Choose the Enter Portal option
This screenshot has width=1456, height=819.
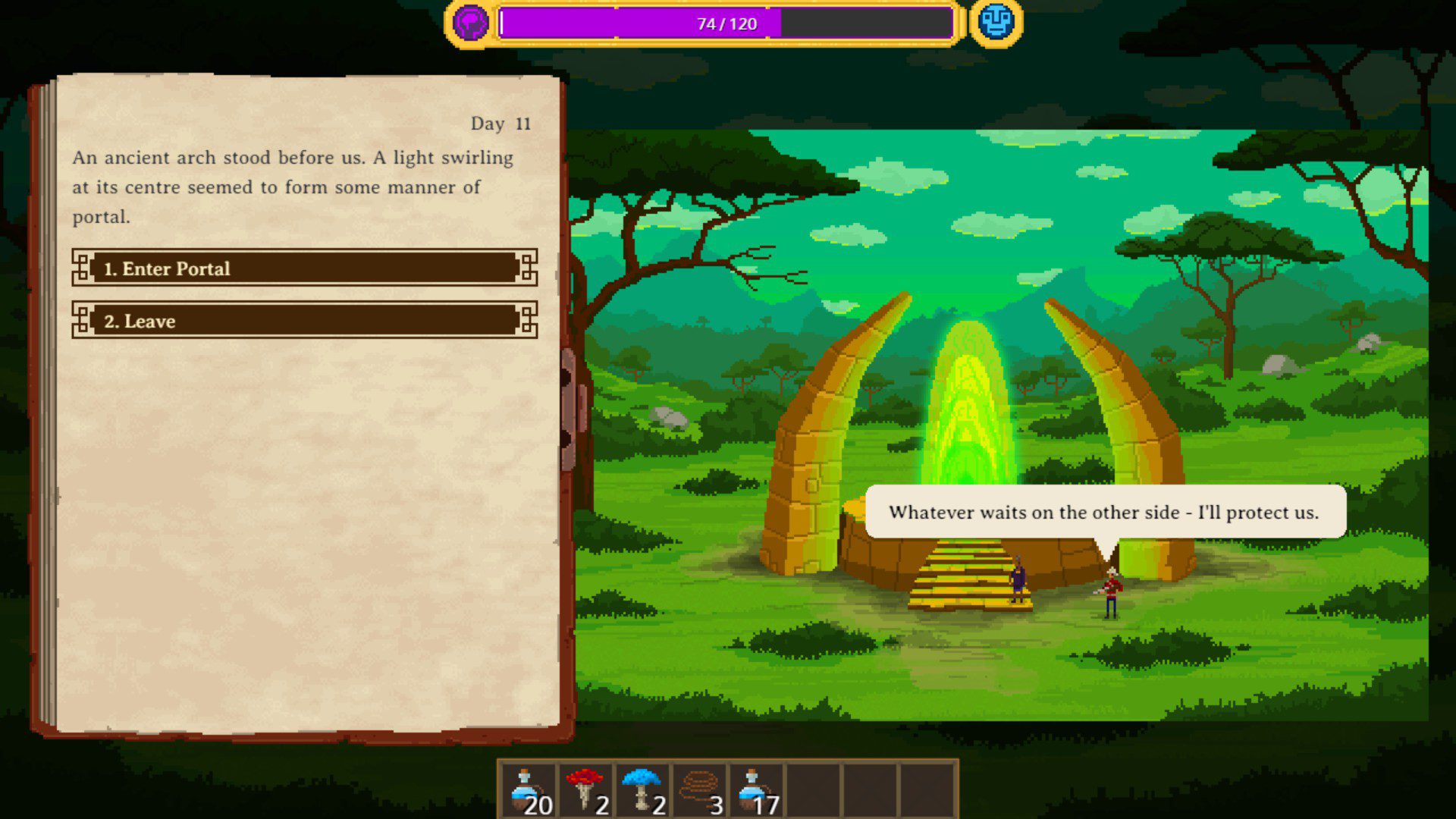(x=304, y=268)
